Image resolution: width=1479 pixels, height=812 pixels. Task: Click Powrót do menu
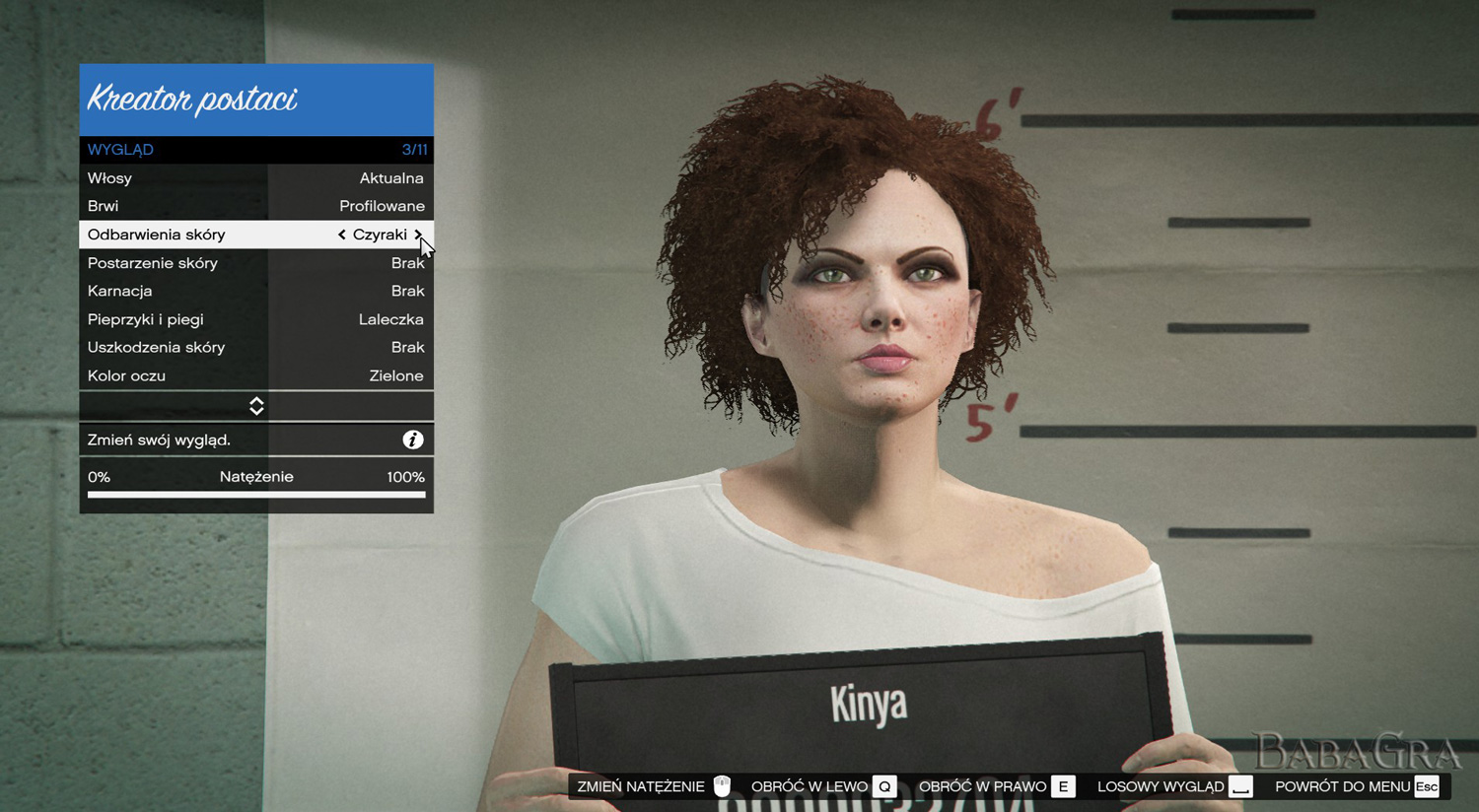click(x=1356, y=786)
